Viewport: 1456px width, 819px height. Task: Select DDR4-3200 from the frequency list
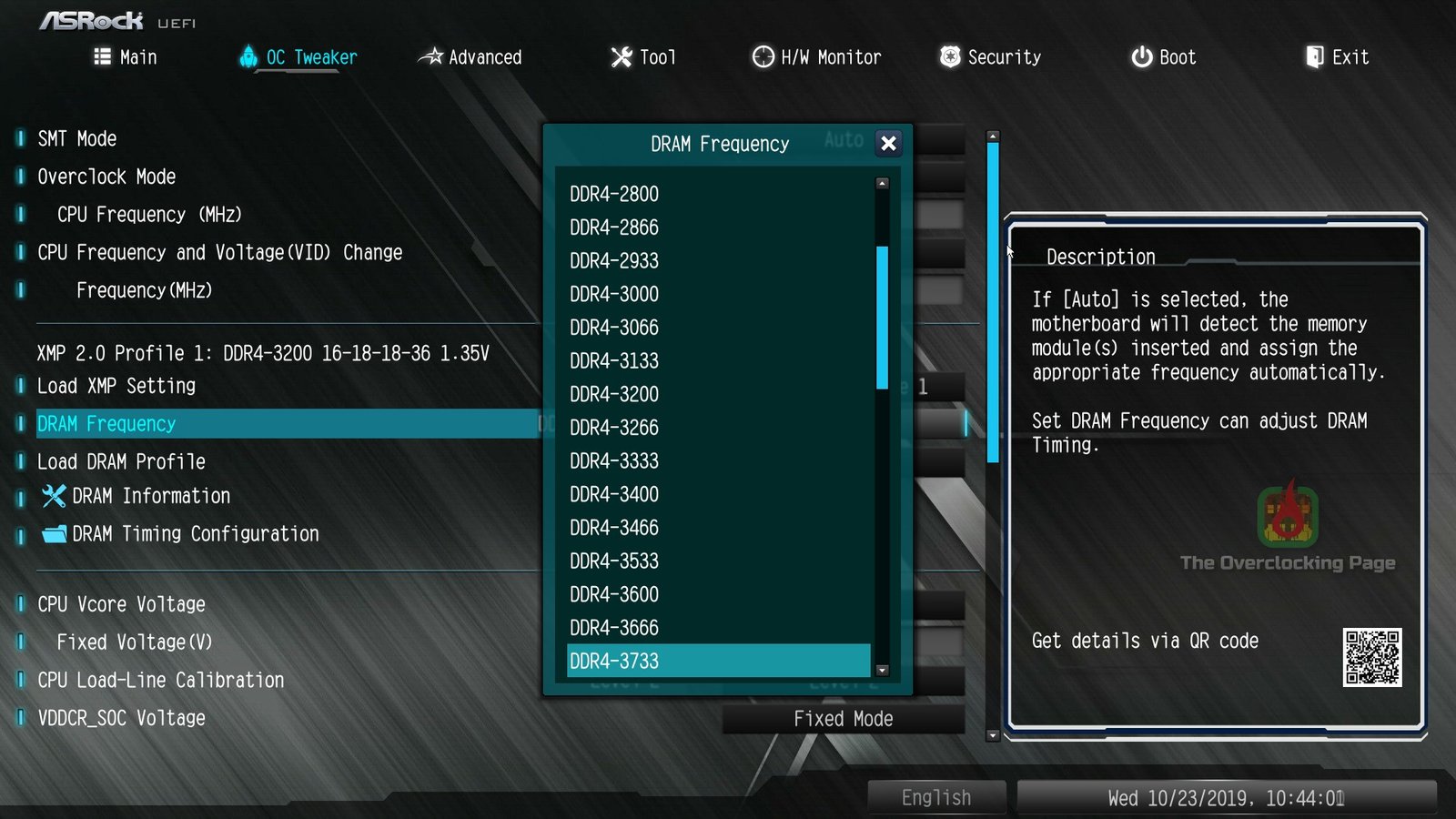point(613,394)
